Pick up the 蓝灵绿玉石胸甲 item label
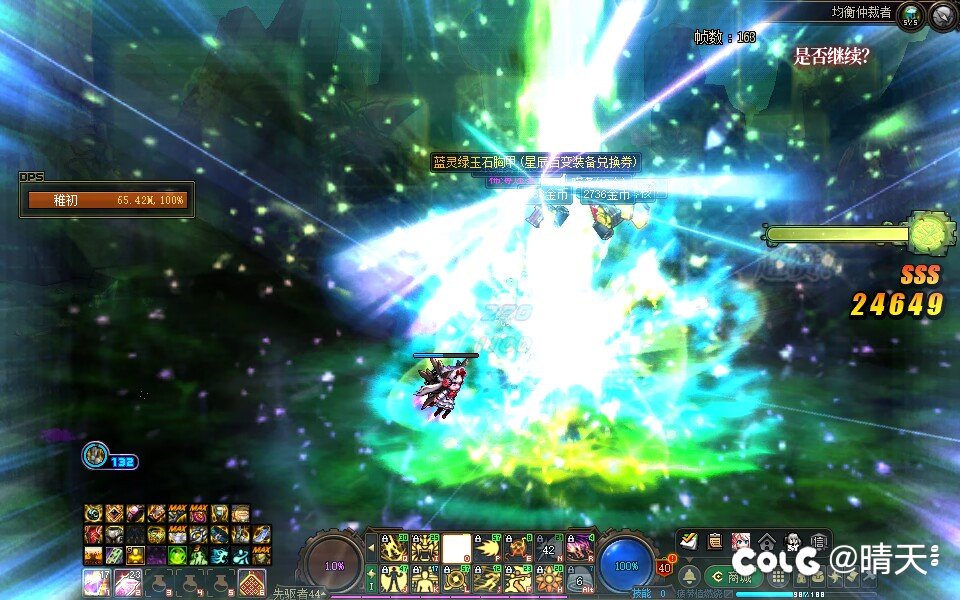Image resolution: width=960 pixels, height=600 pixels. coord(534,162)
